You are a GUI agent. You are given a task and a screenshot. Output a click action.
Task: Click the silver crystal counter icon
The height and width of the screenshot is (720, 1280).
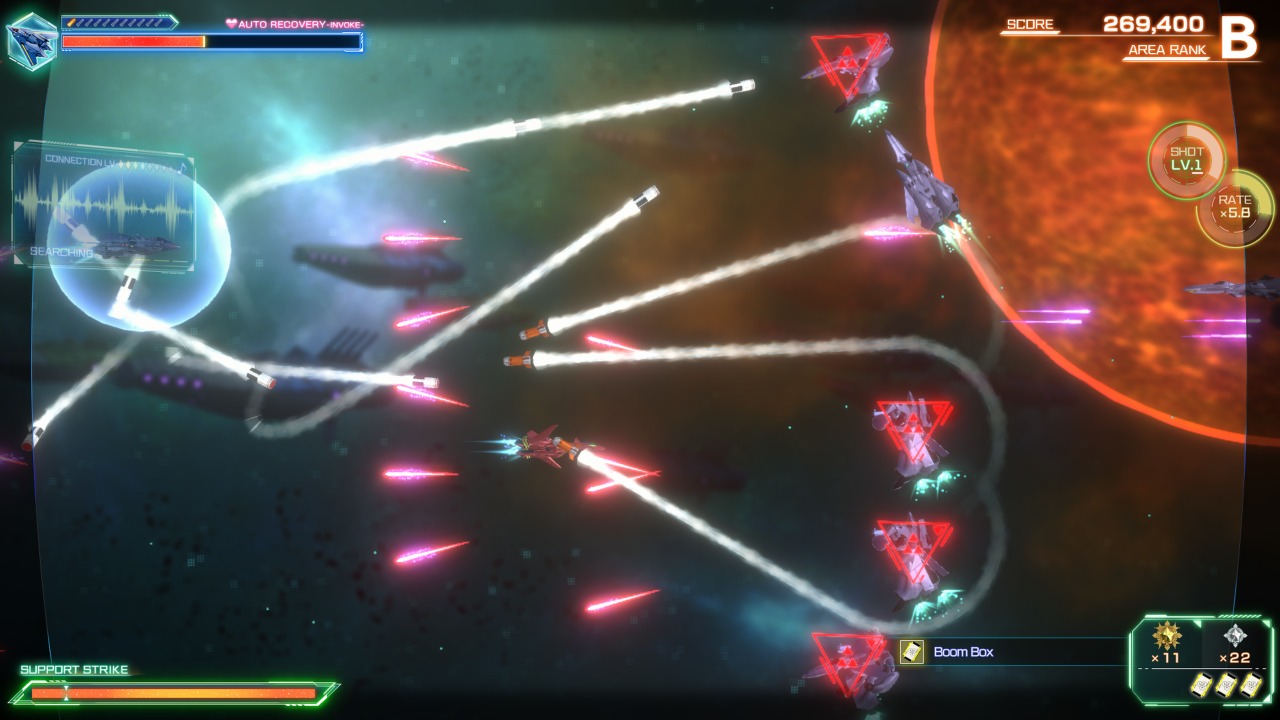[1235, 636]
